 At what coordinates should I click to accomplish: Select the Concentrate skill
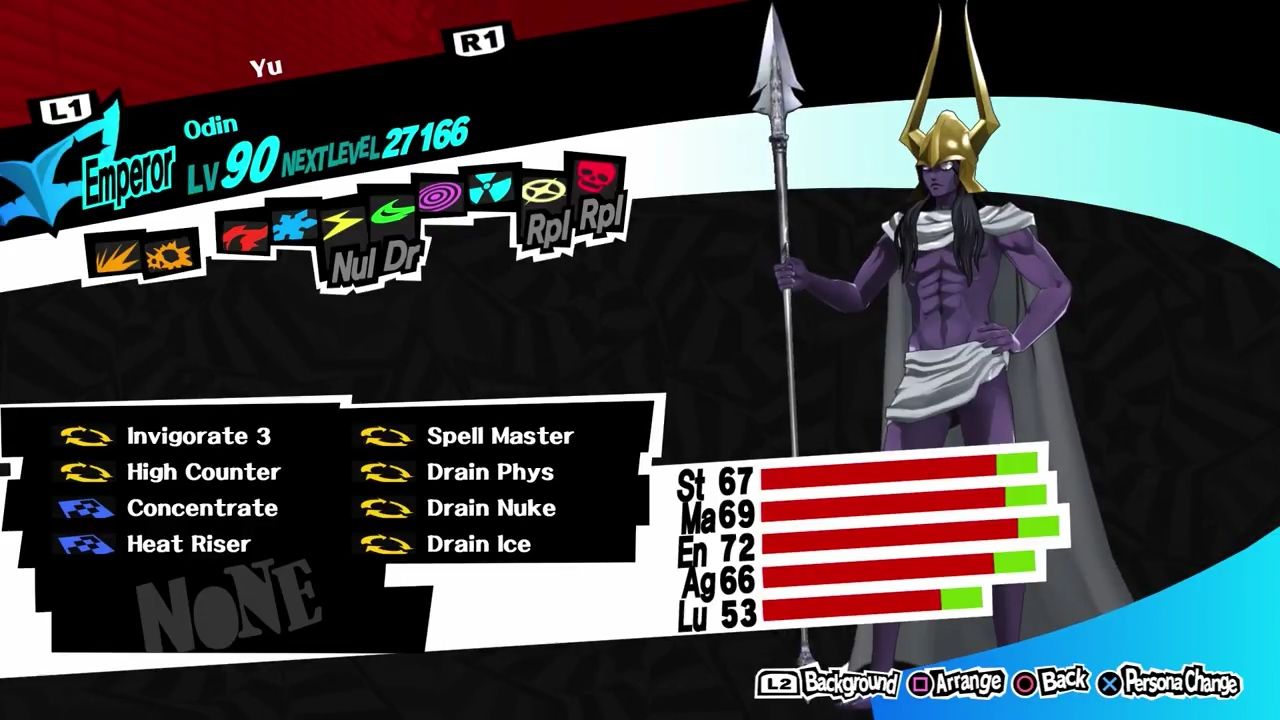pos(202,508)
